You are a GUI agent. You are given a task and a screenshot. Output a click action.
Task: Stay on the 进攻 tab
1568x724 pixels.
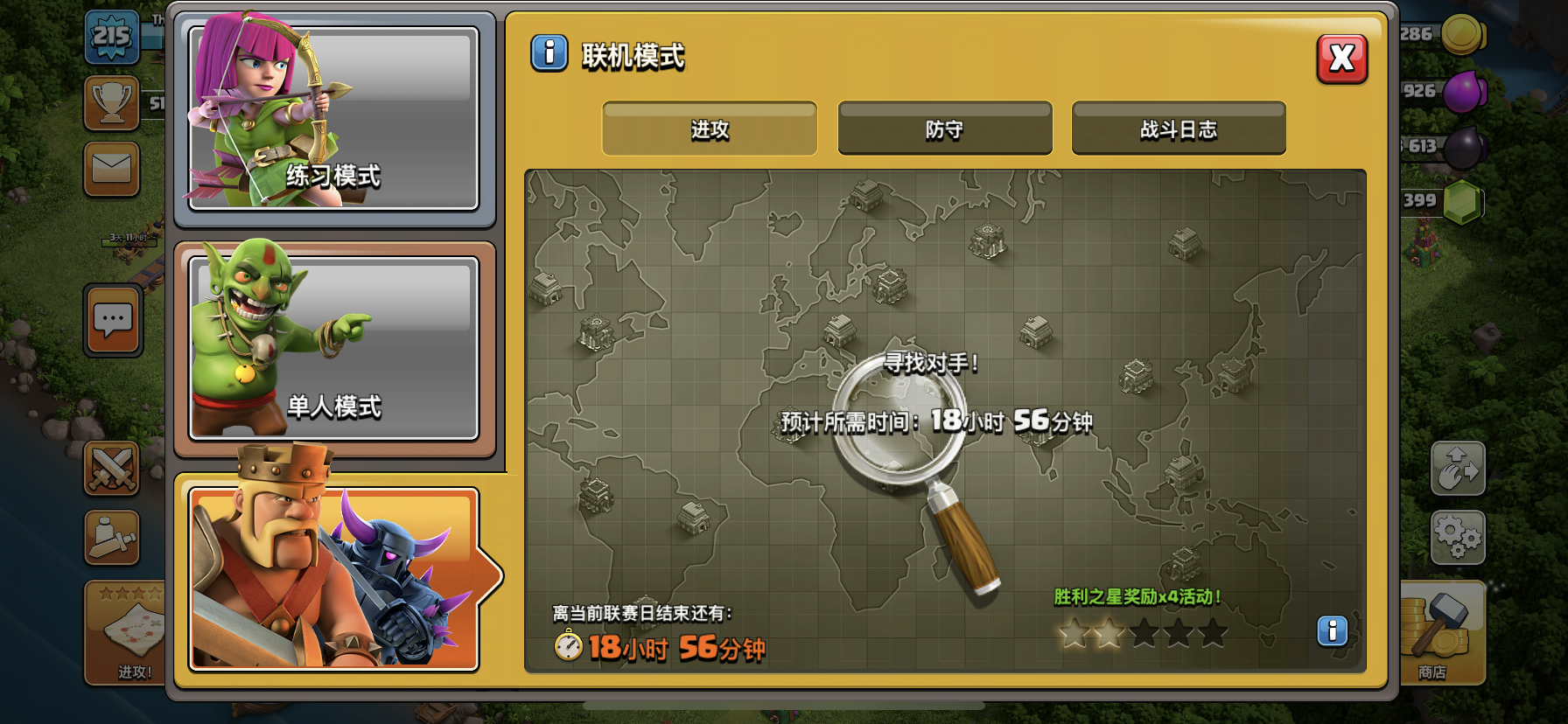(x=709, y=128)
